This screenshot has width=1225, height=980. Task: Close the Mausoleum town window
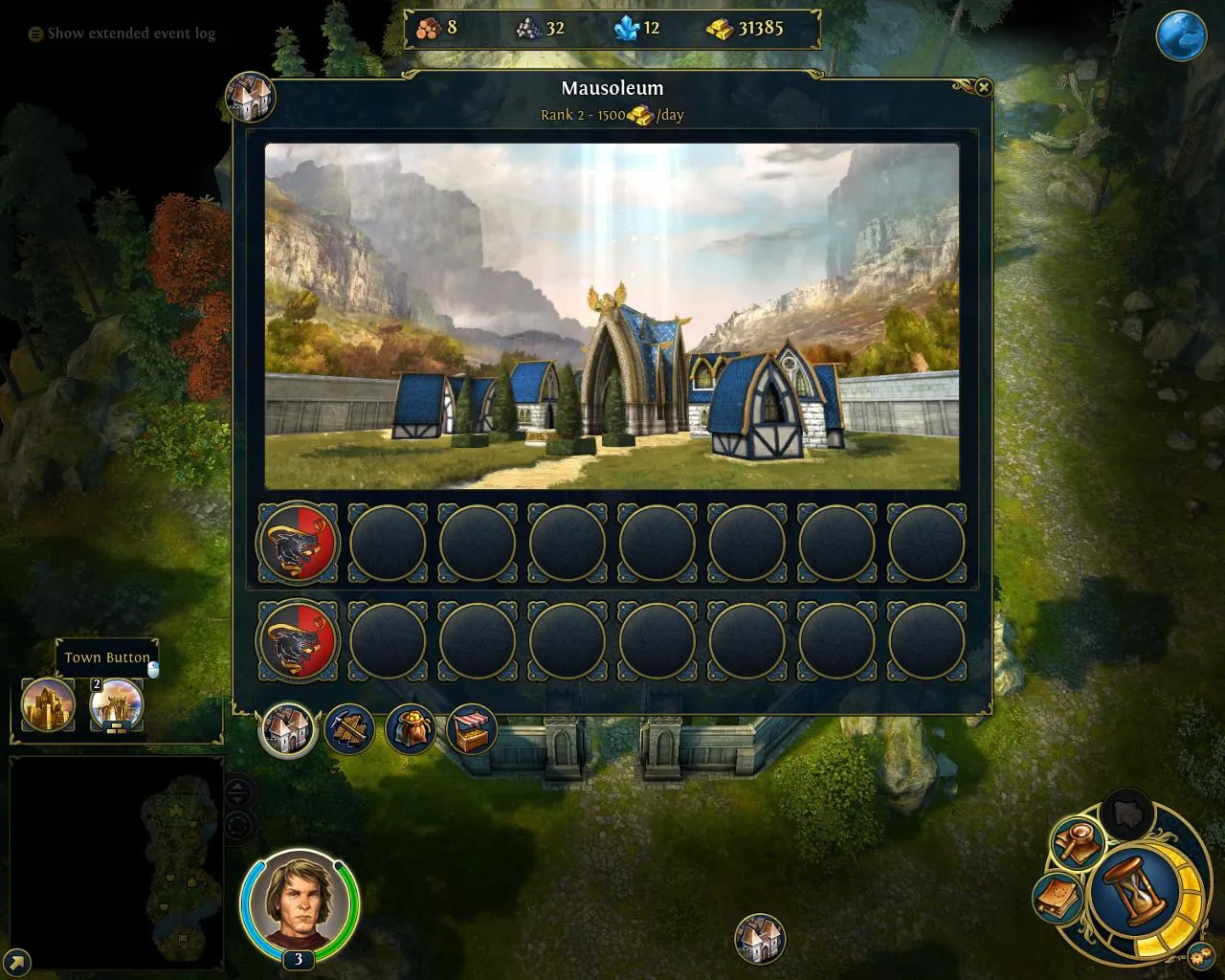tap(983, 88)
